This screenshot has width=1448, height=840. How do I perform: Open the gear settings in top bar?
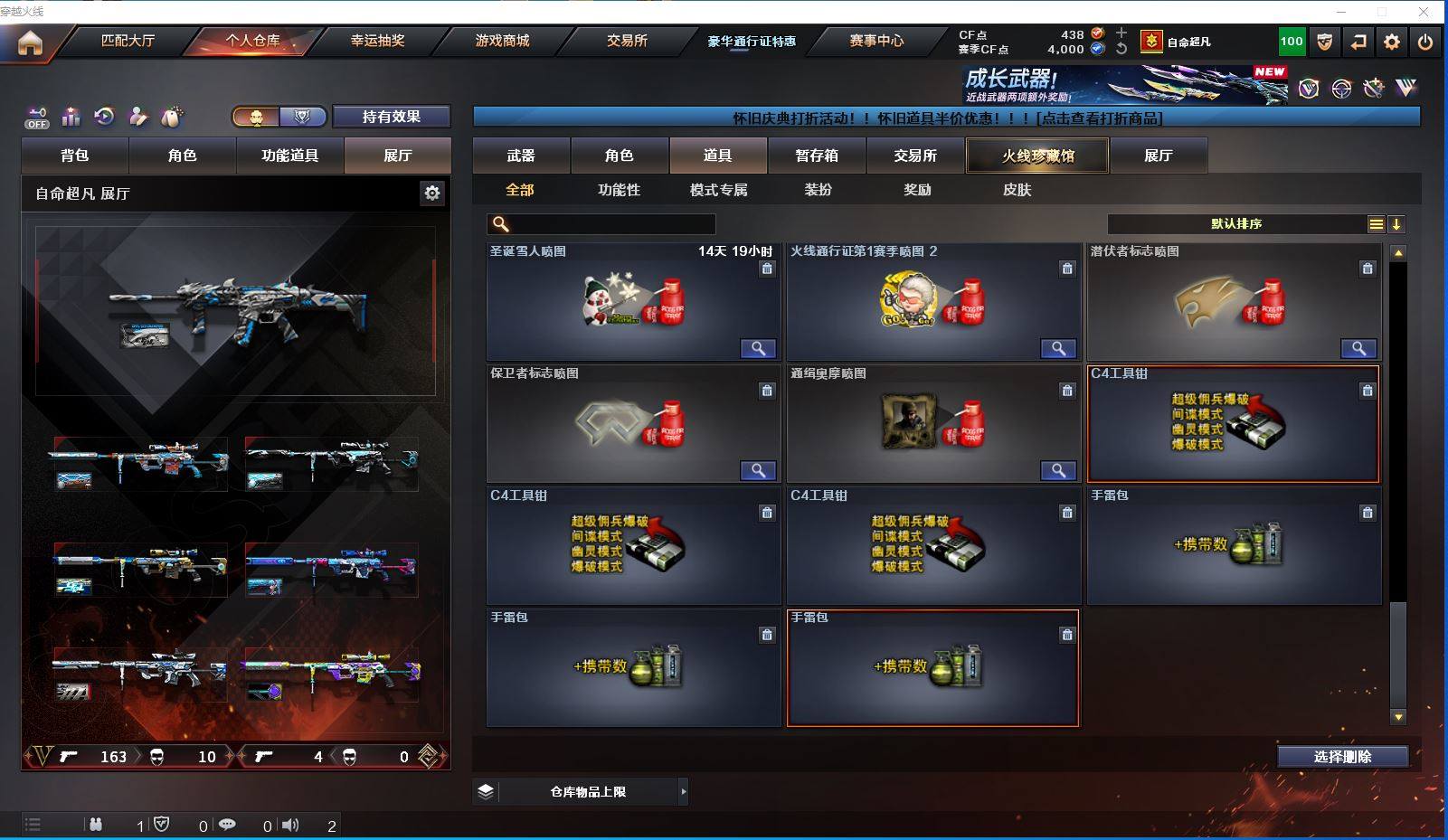(x=1391, y=42)
